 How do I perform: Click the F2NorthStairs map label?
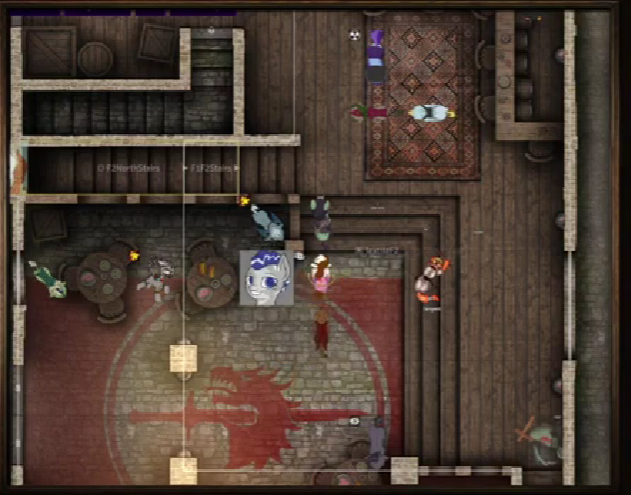tap(130, 168)
